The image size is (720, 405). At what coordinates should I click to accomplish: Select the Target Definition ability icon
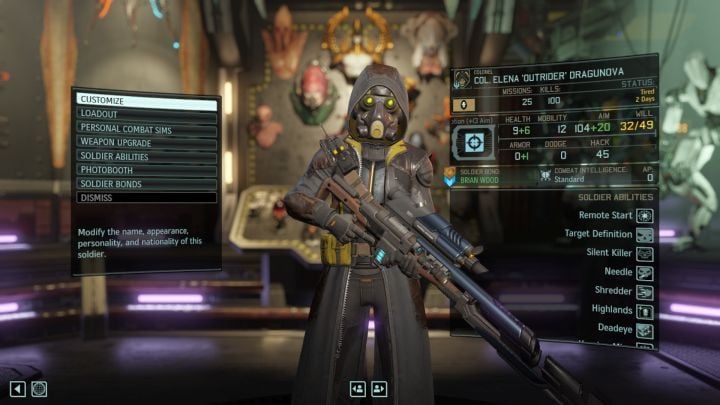[x=645, y=233]
